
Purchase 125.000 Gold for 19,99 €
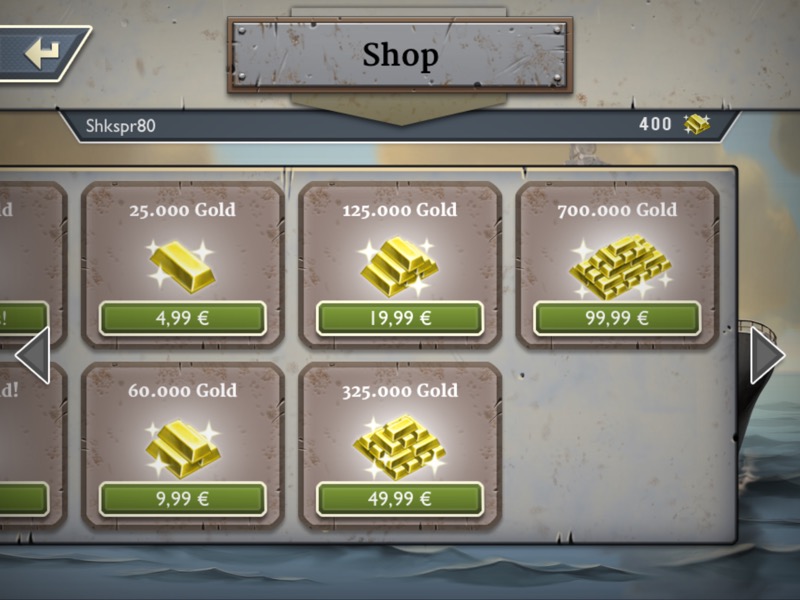point(400,319)
